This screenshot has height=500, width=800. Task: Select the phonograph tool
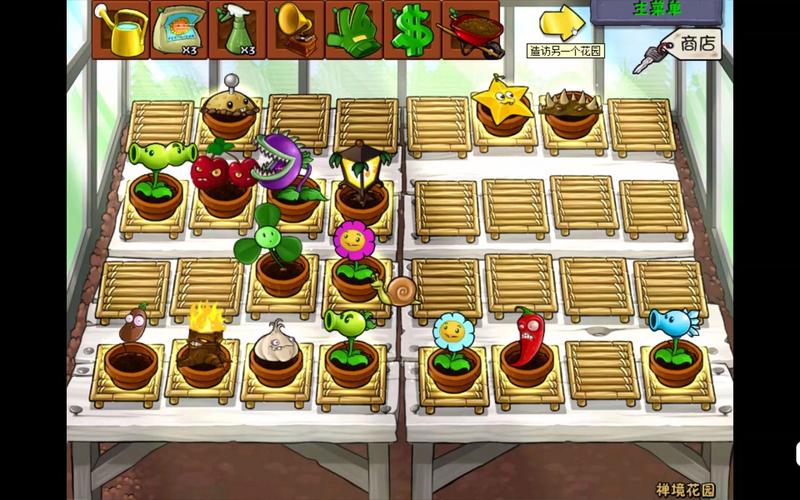295,30
